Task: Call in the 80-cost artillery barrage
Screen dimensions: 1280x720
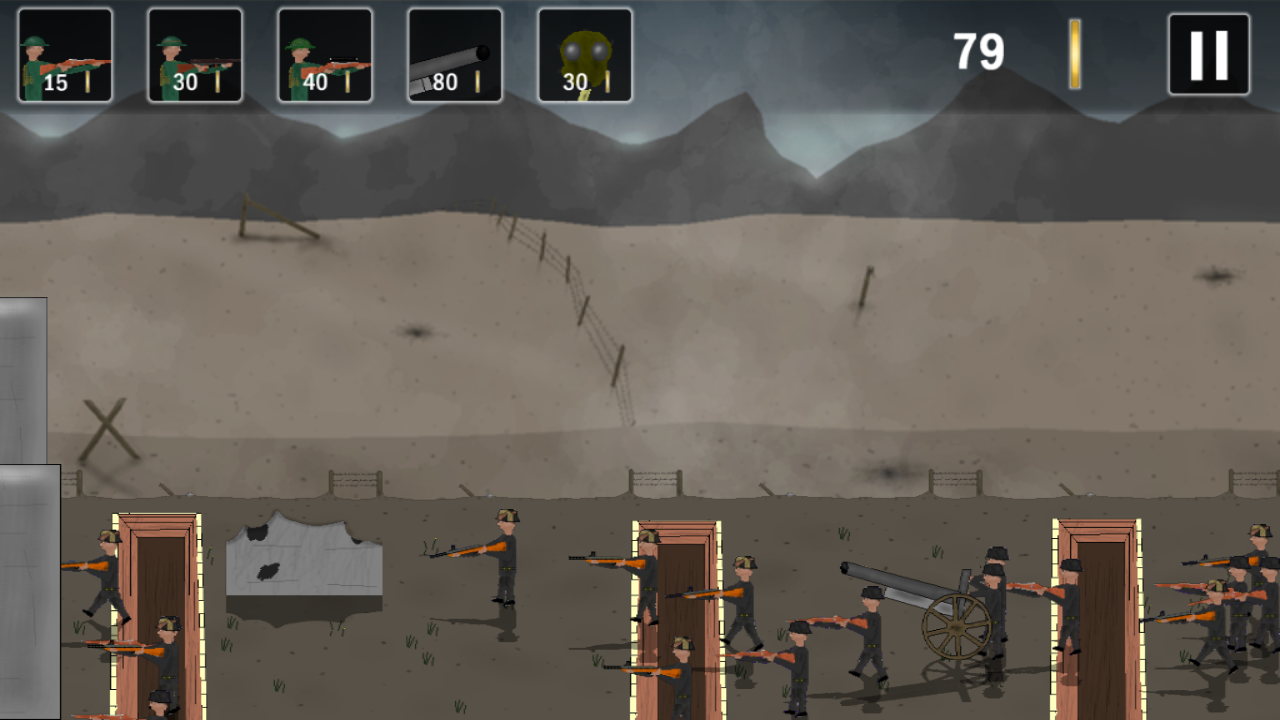Action: pos(454,54)
